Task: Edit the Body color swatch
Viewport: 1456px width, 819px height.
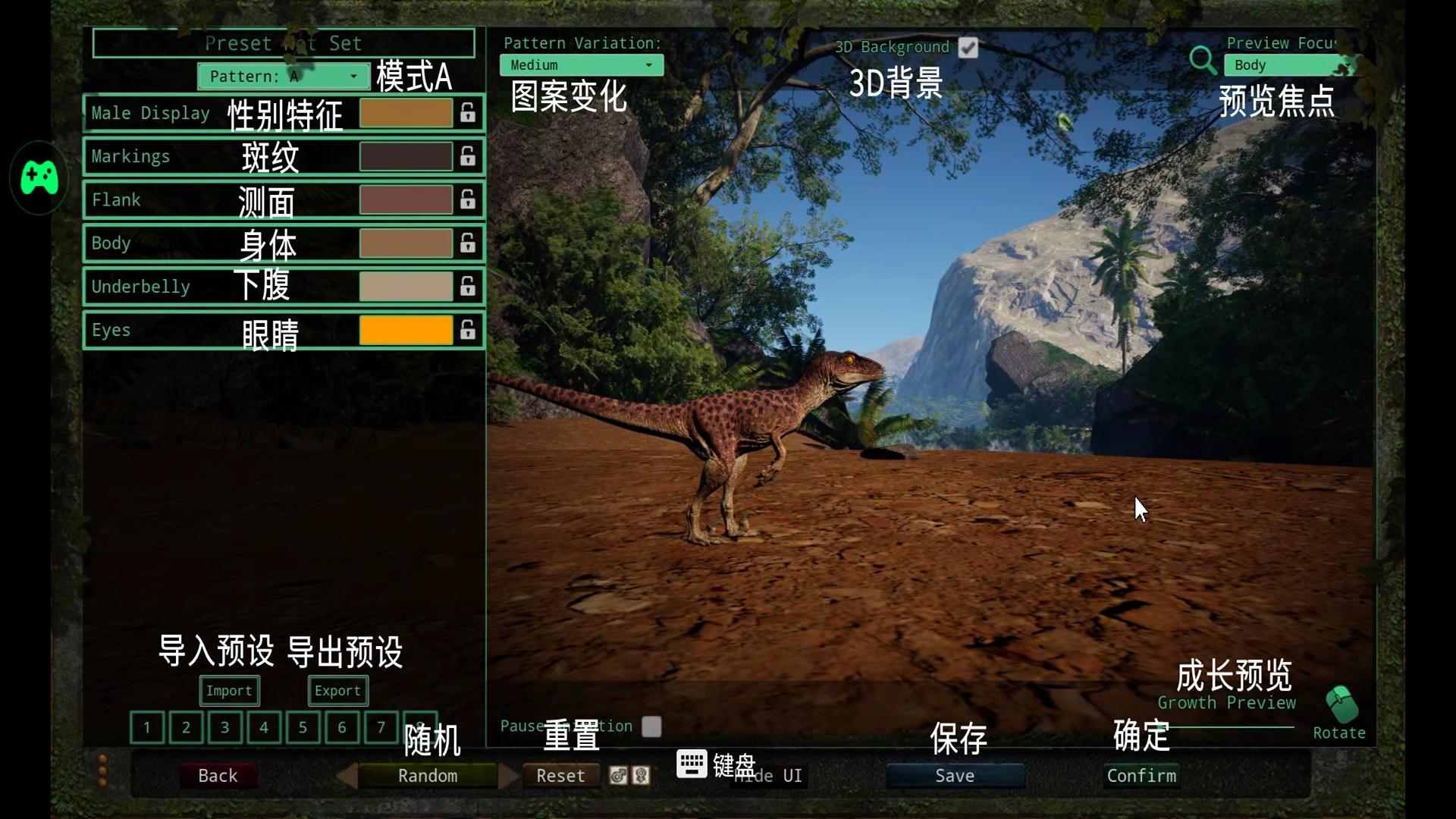Action: [406, 243]
